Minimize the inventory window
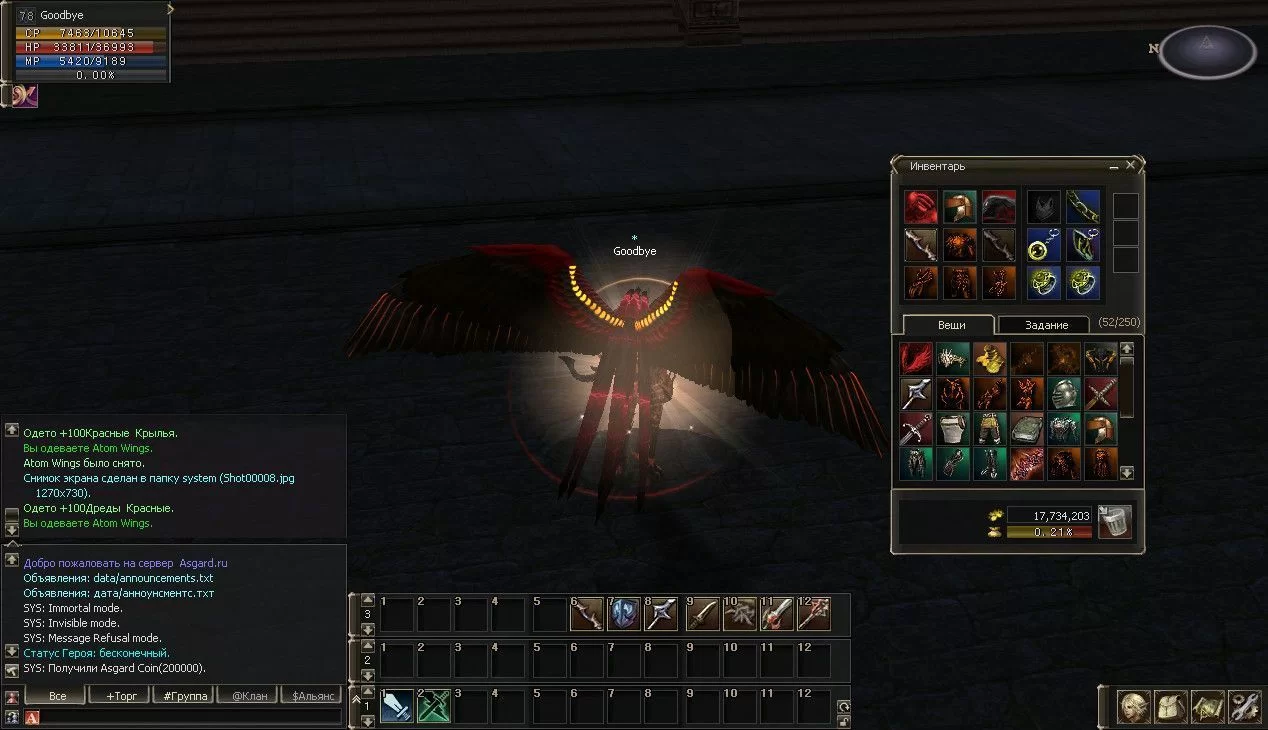Viewport: 1268px width, 730px height. pyautogui.click(x=1114, y=166)
